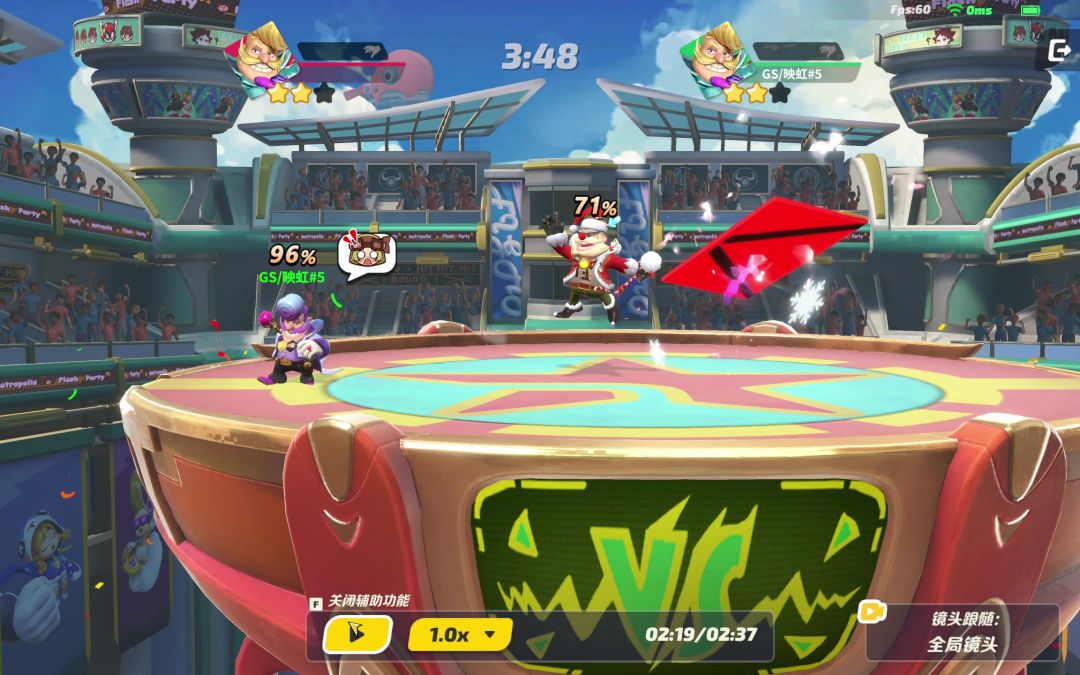1080x675 pixels.
Task: Exit the replay with the top-right exit icon
Action: point(1059,49)
